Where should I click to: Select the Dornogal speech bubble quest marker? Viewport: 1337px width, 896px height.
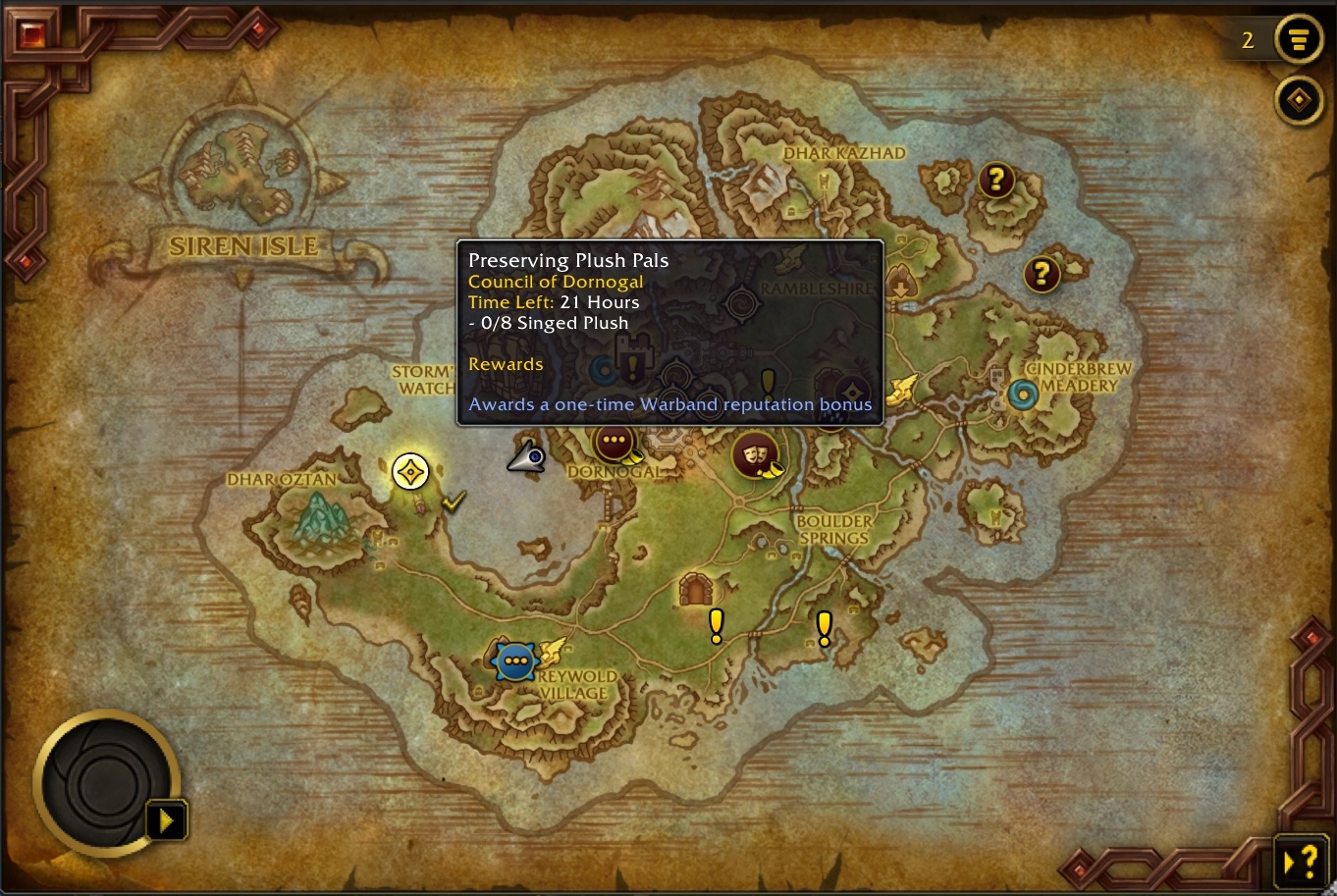tap(615, 442)
